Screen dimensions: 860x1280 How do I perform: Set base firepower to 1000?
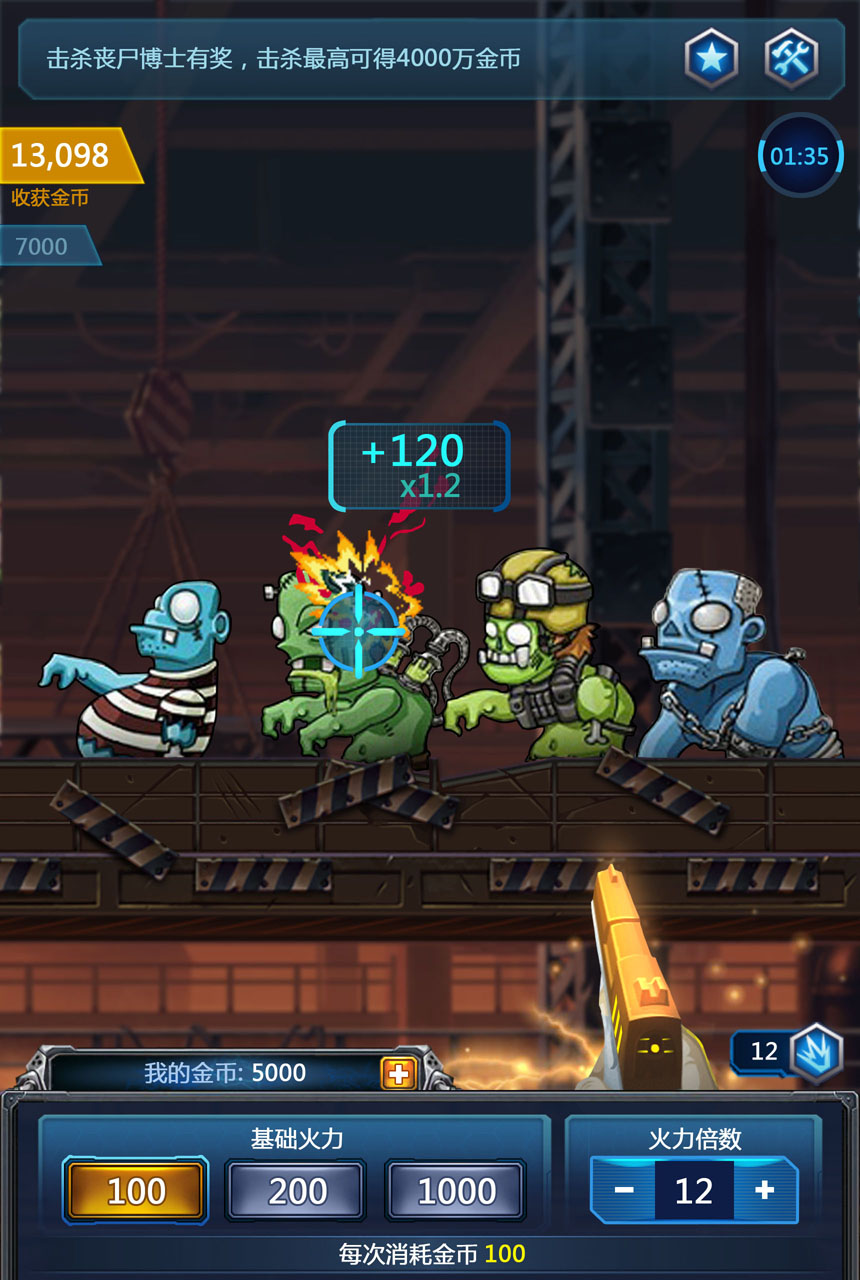pyautogui.click(x=456, y=1190)
